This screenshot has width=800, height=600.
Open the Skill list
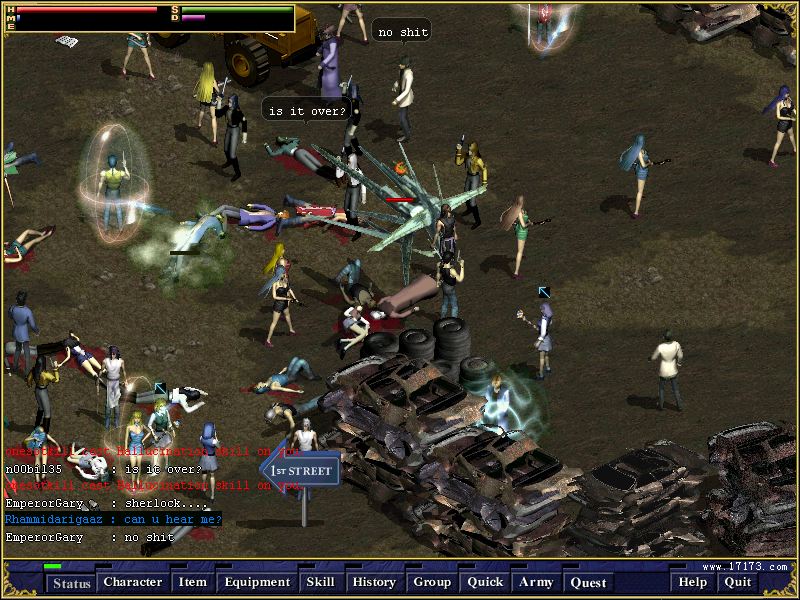click(x=320, y=582)
